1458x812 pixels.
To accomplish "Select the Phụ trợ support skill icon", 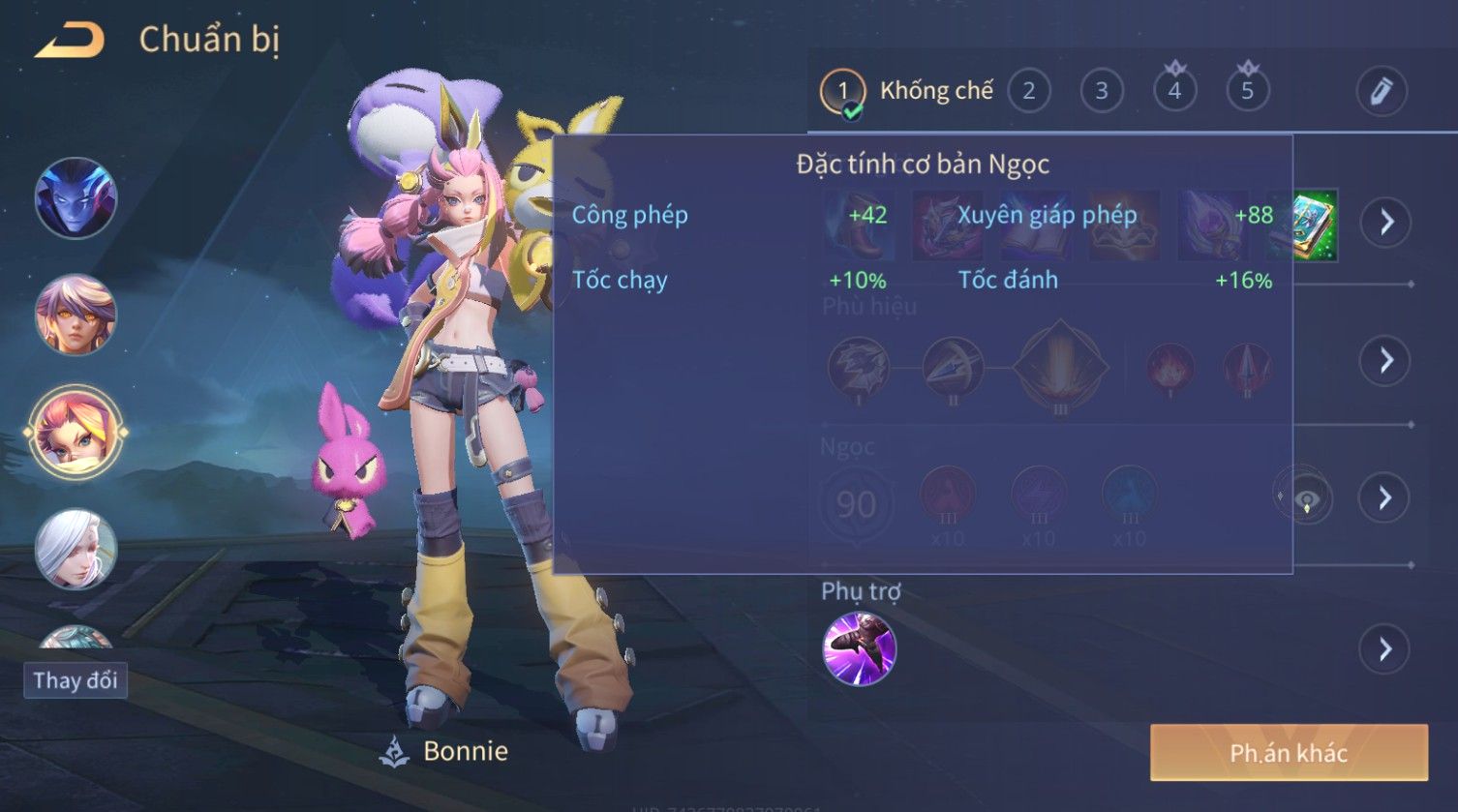I will (x=859, y=648).
